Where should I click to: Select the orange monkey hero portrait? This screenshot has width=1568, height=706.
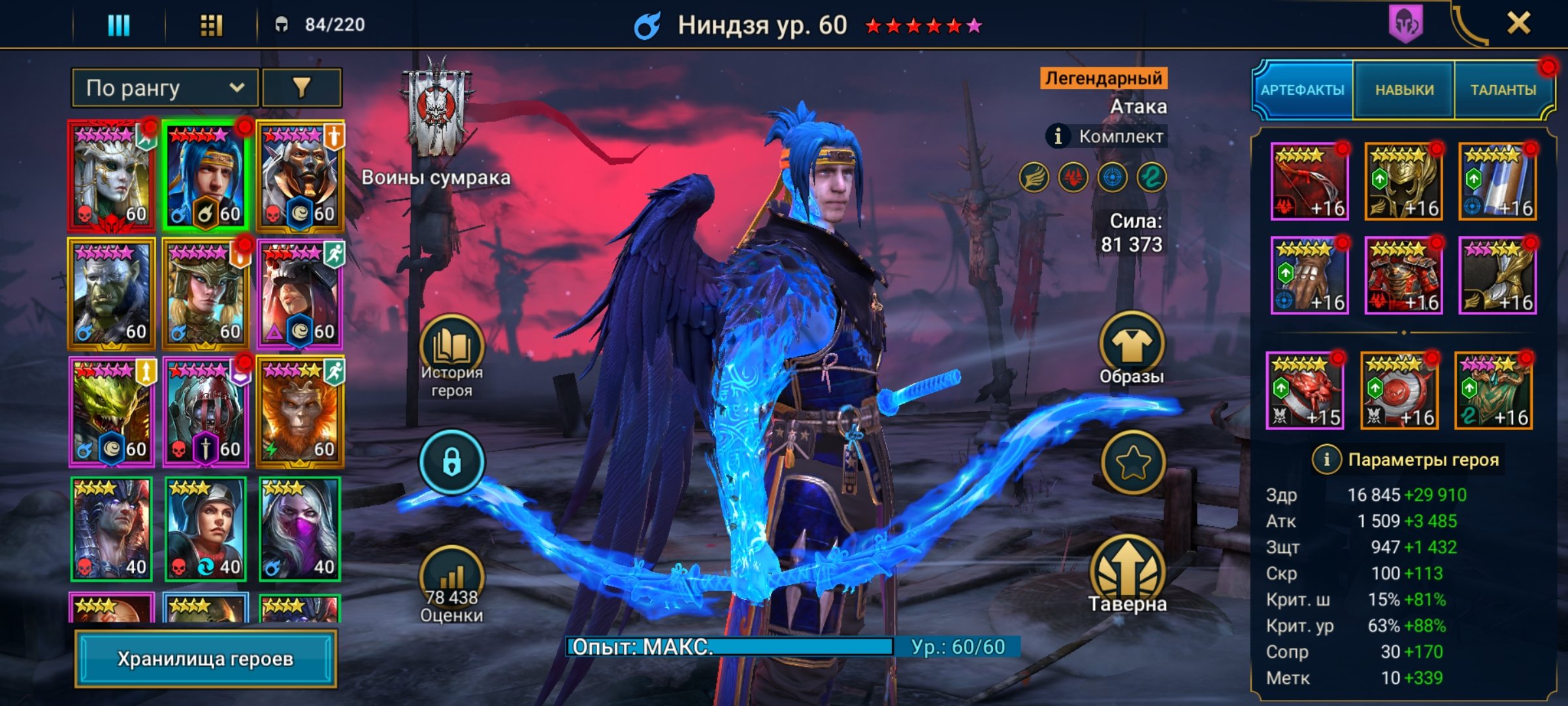point(300,412)
